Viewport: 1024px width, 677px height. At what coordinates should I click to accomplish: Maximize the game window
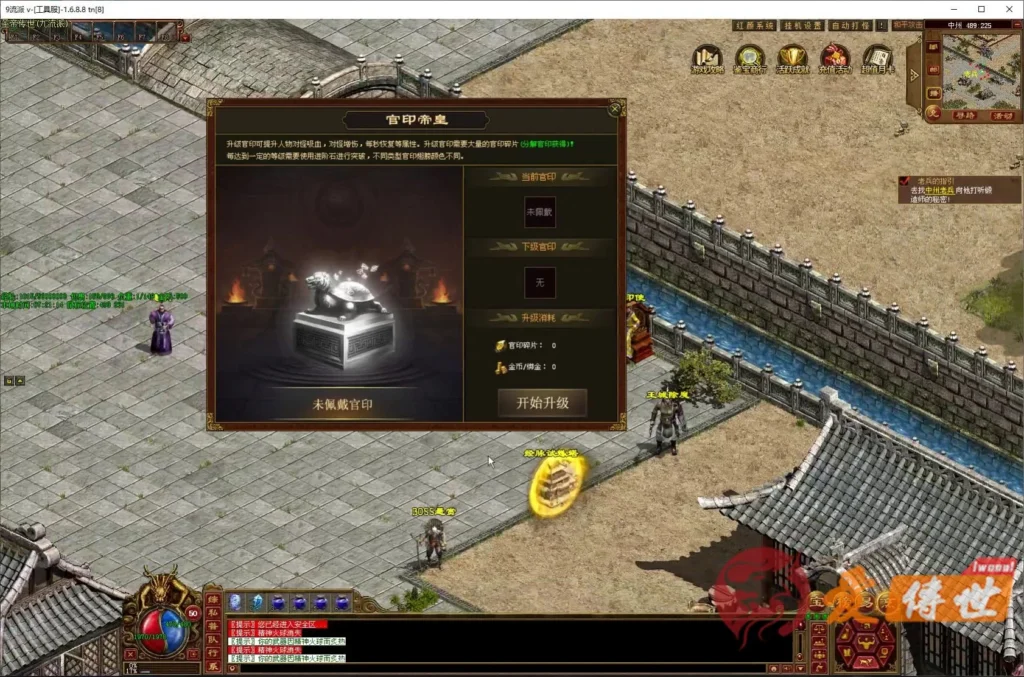[980, 9]
